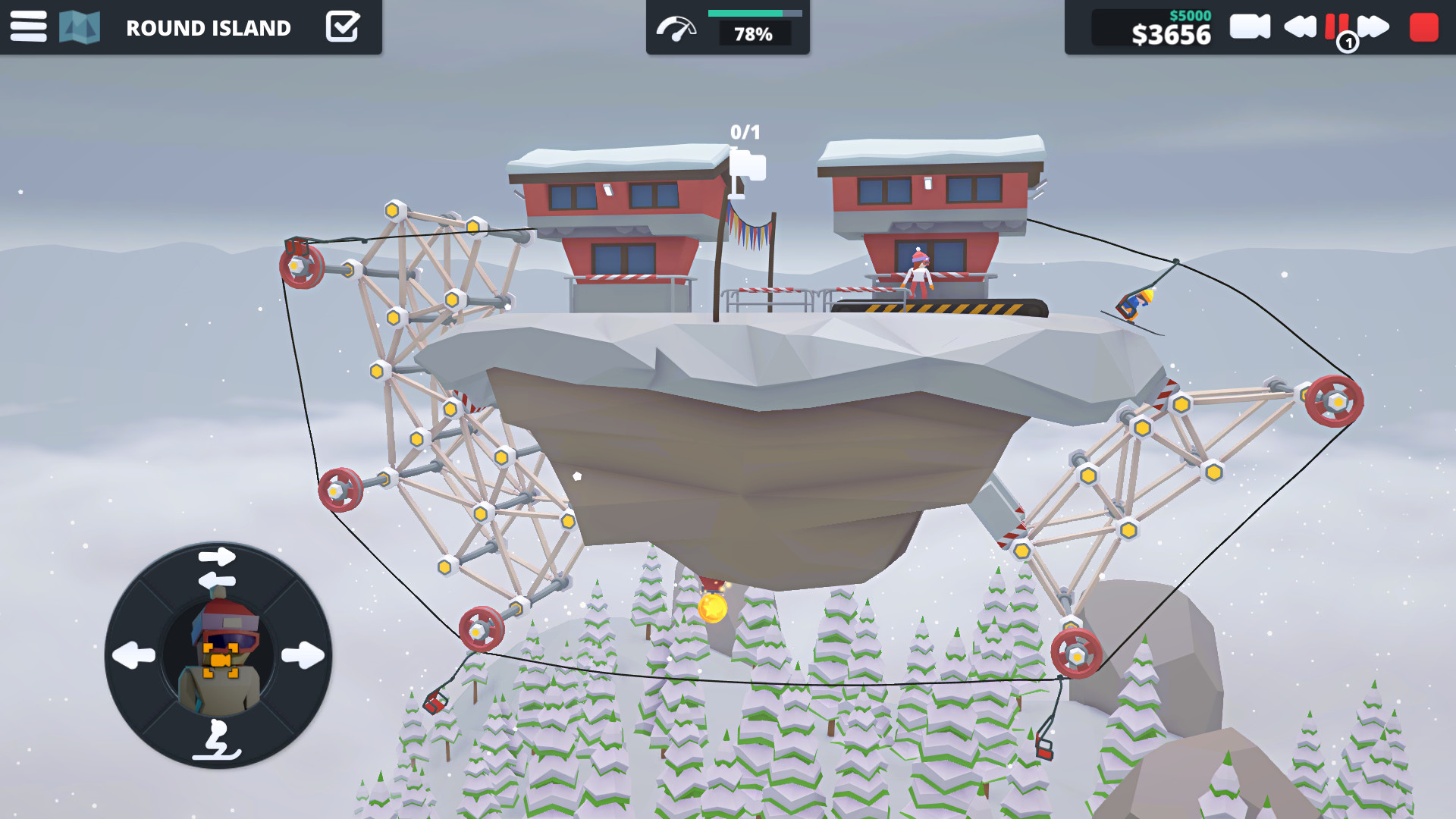Unpause the simulation with the pause toggle
The height and width of the screenshot is (819, 1456).
pyautogui.click(x=1336, y=27)
